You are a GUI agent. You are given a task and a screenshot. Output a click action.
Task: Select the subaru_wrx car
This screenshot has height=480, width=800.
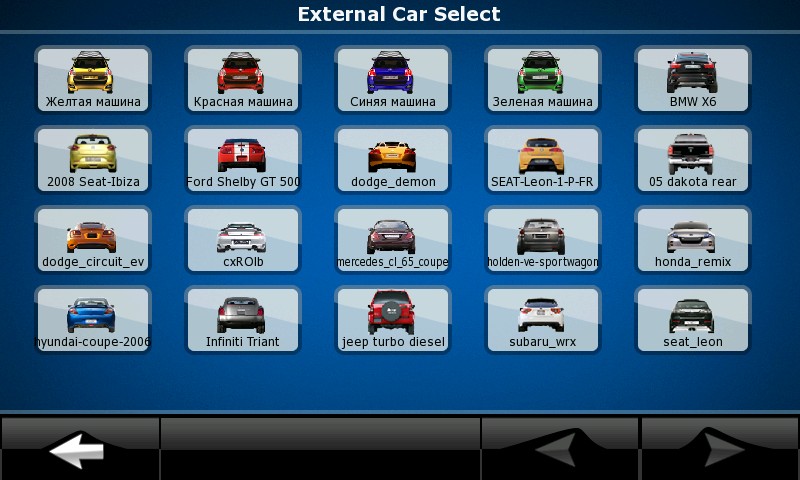543,319
